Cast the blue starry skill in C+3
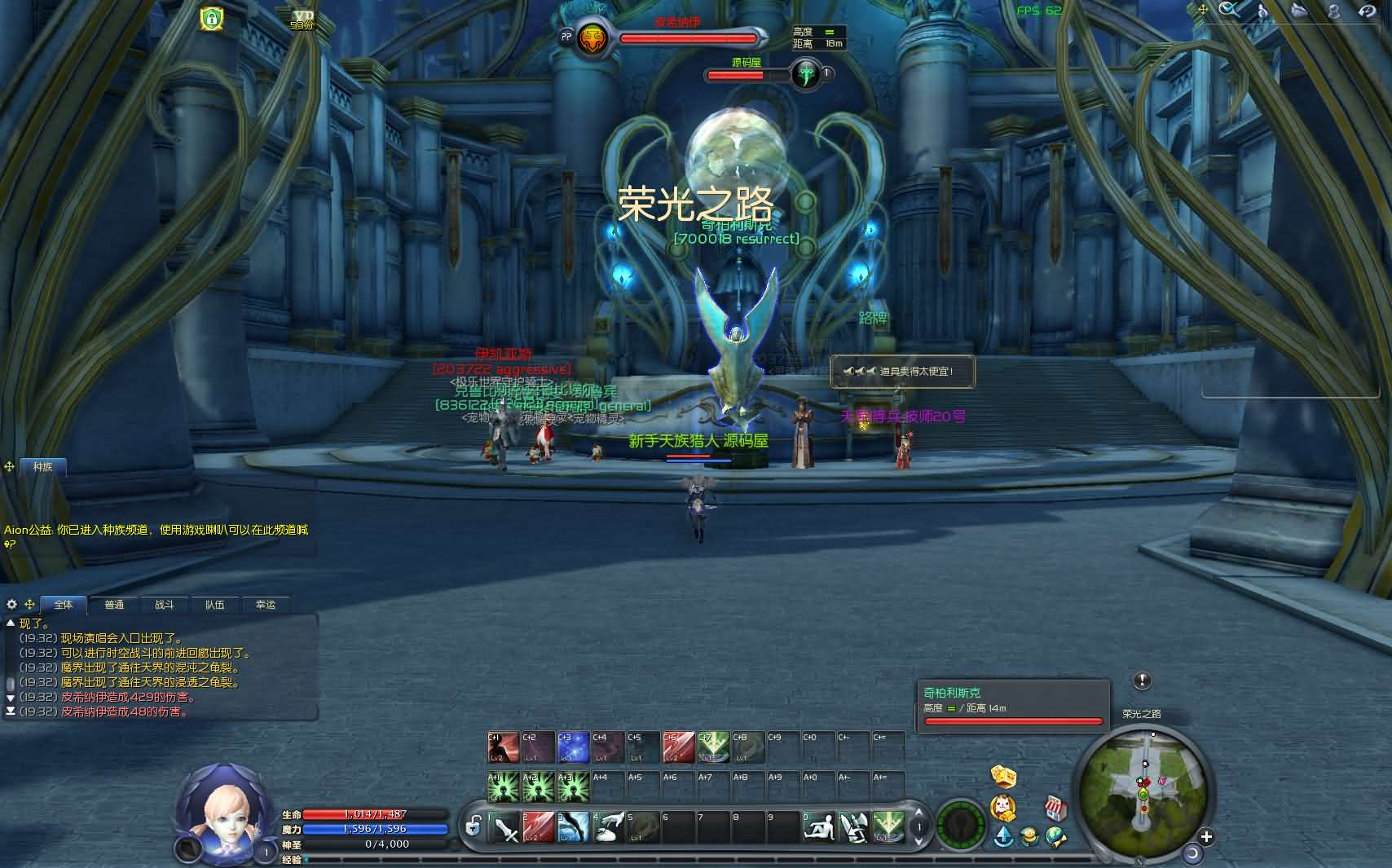 click(573, 748)
